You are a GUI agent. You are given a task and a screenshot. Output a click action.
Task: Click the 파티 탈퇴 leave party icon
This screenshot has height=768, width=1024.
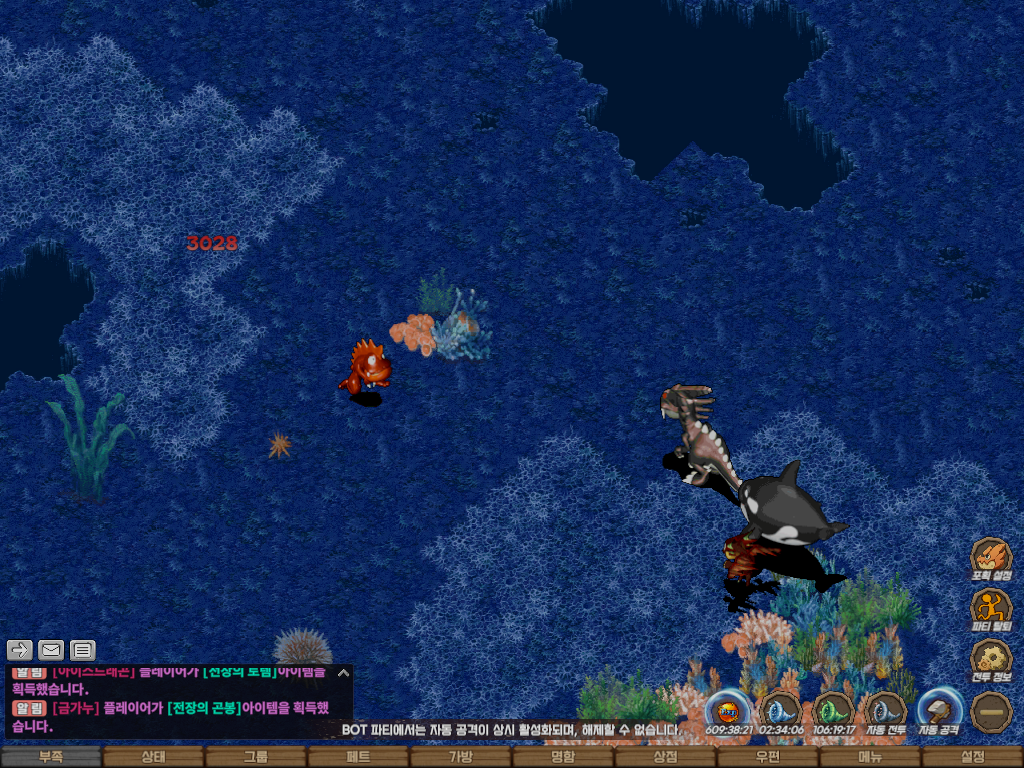pyautogui.click(x=991, y=607)
